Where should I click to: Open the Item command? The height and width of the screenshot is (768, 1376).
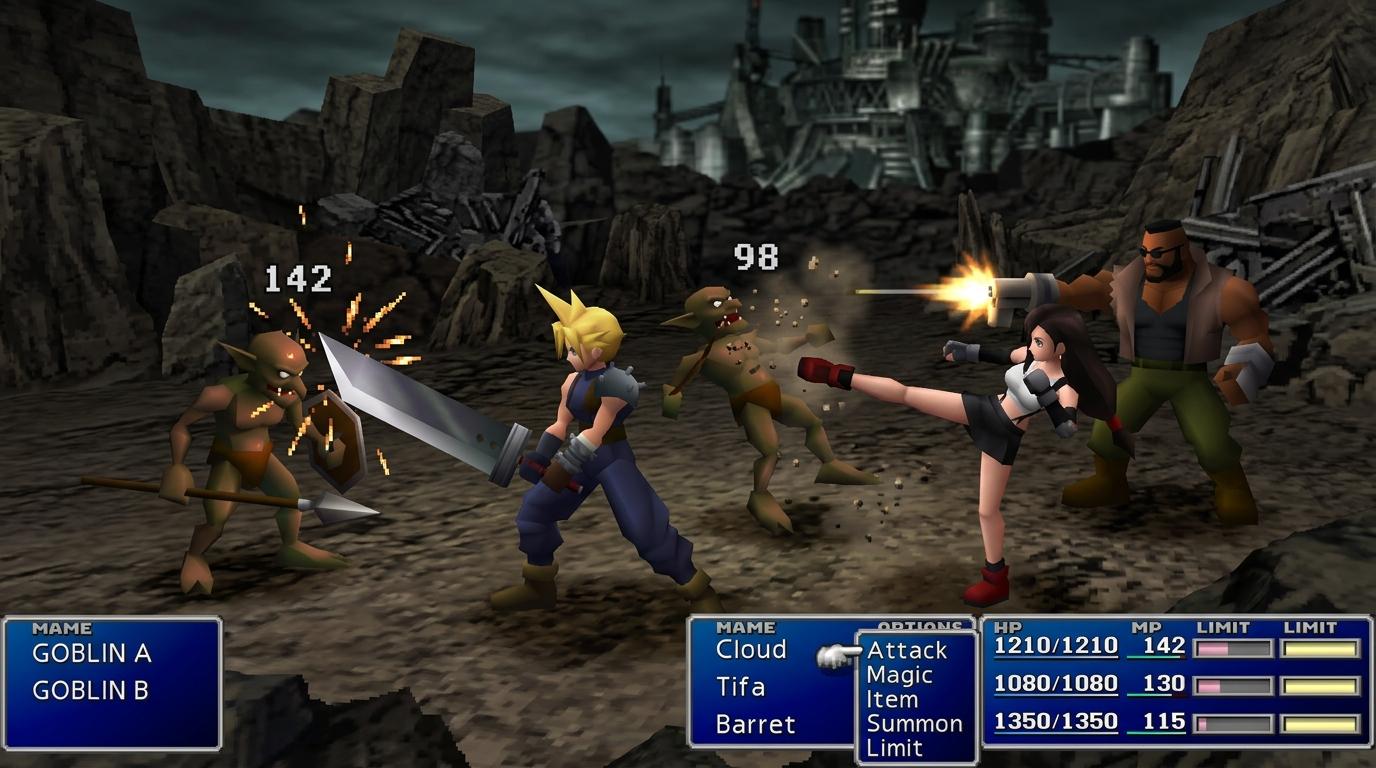coord(892,699)
